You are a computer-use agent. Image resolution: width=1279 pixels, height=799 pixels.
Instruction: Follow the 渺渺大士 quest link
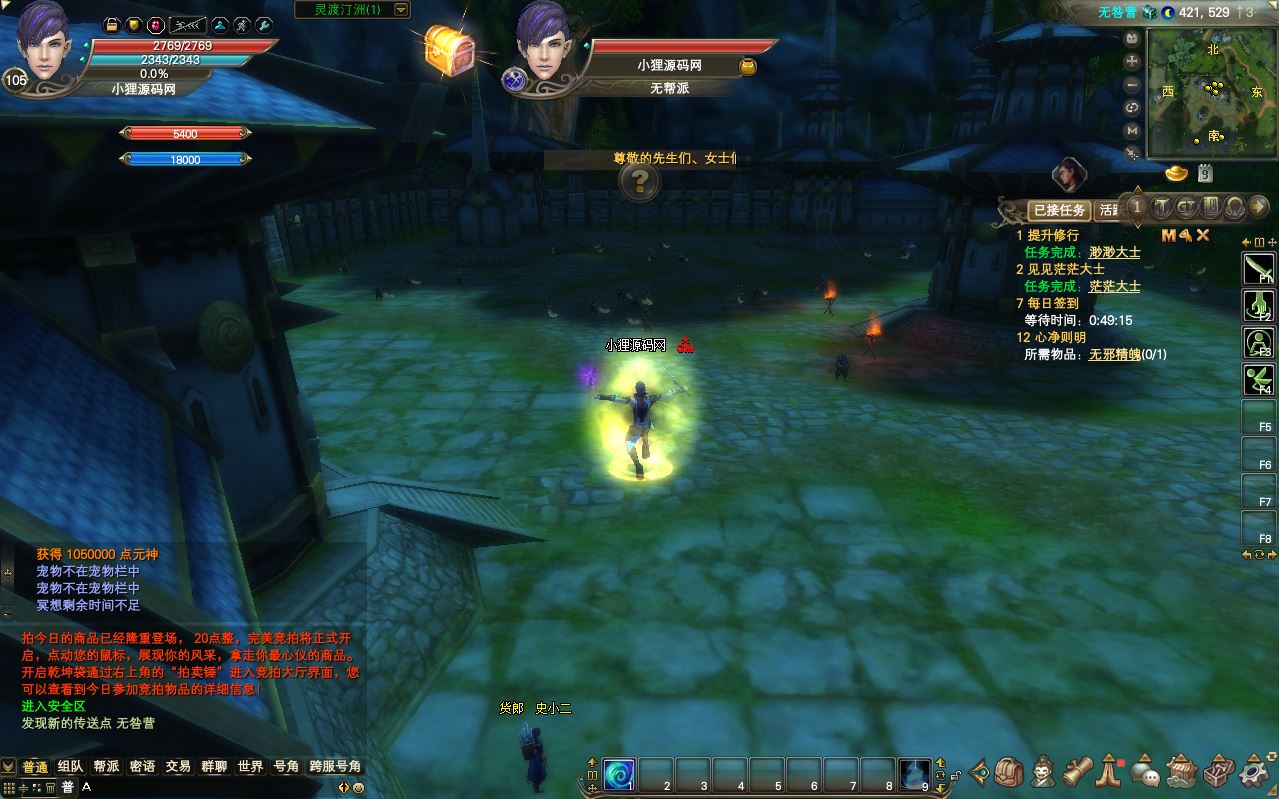[x=1114, y=252]
